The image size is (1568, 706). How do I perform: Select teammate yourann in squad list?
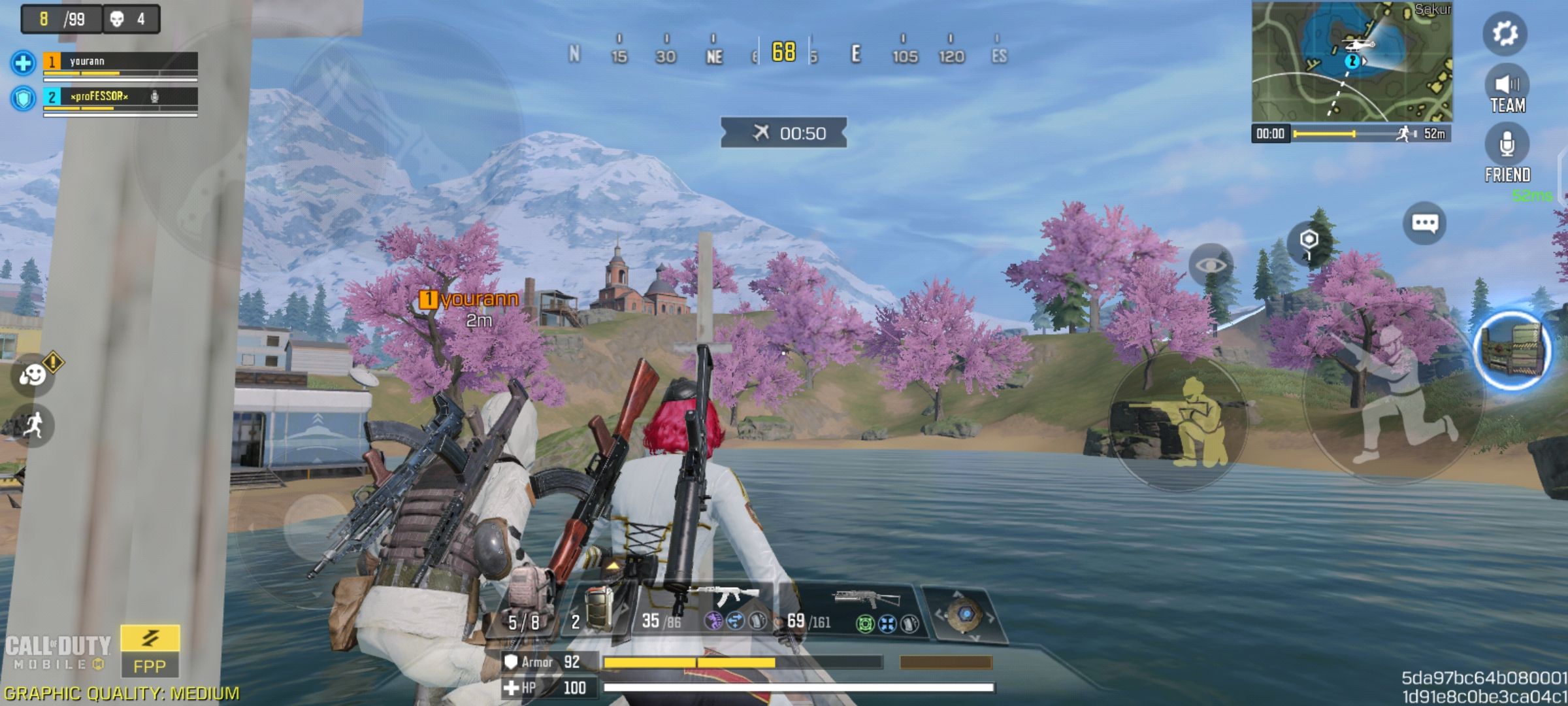[120, 62]
